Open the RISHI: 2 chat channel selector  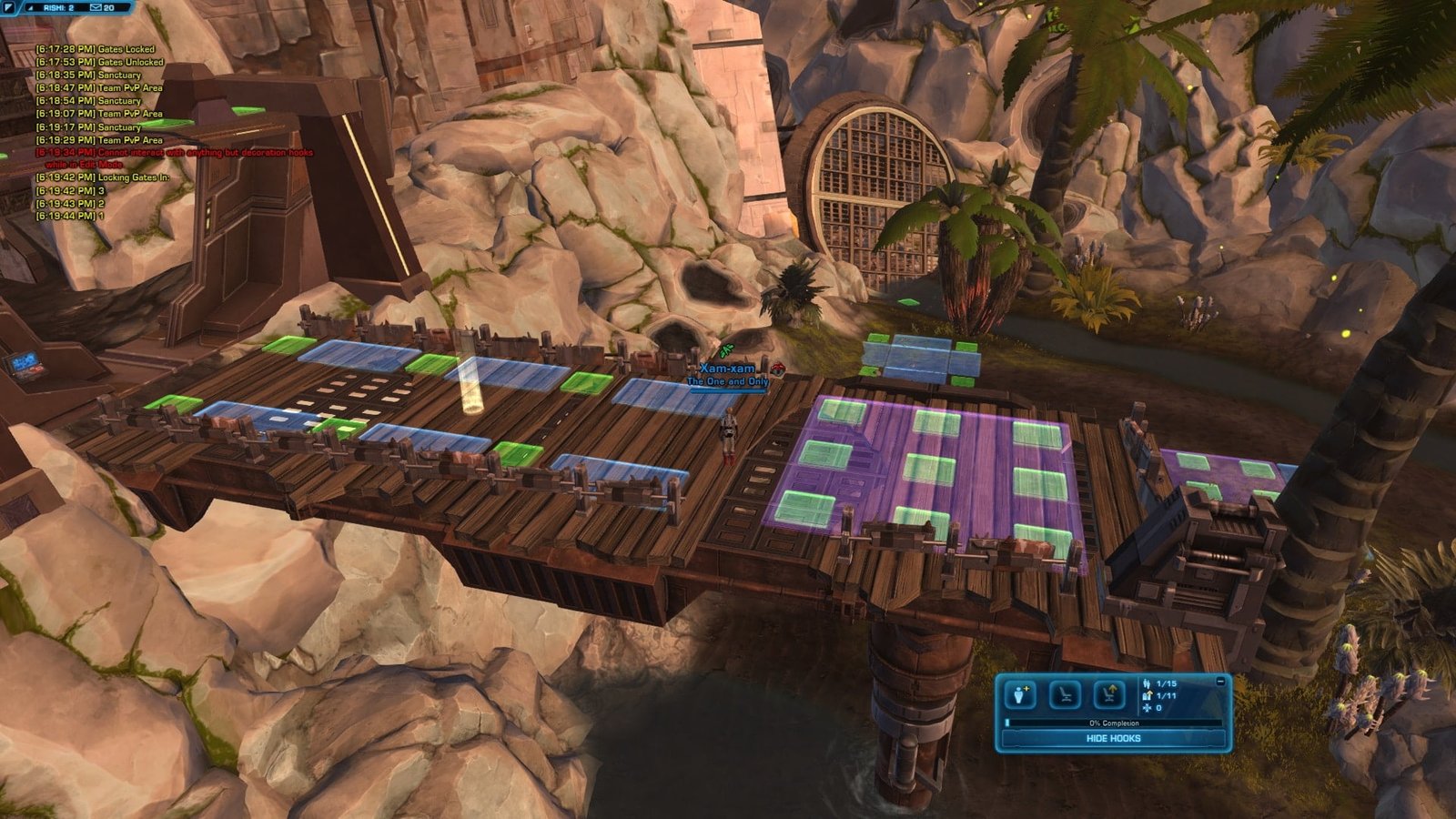pyautogui.click(x=58, y=7)
